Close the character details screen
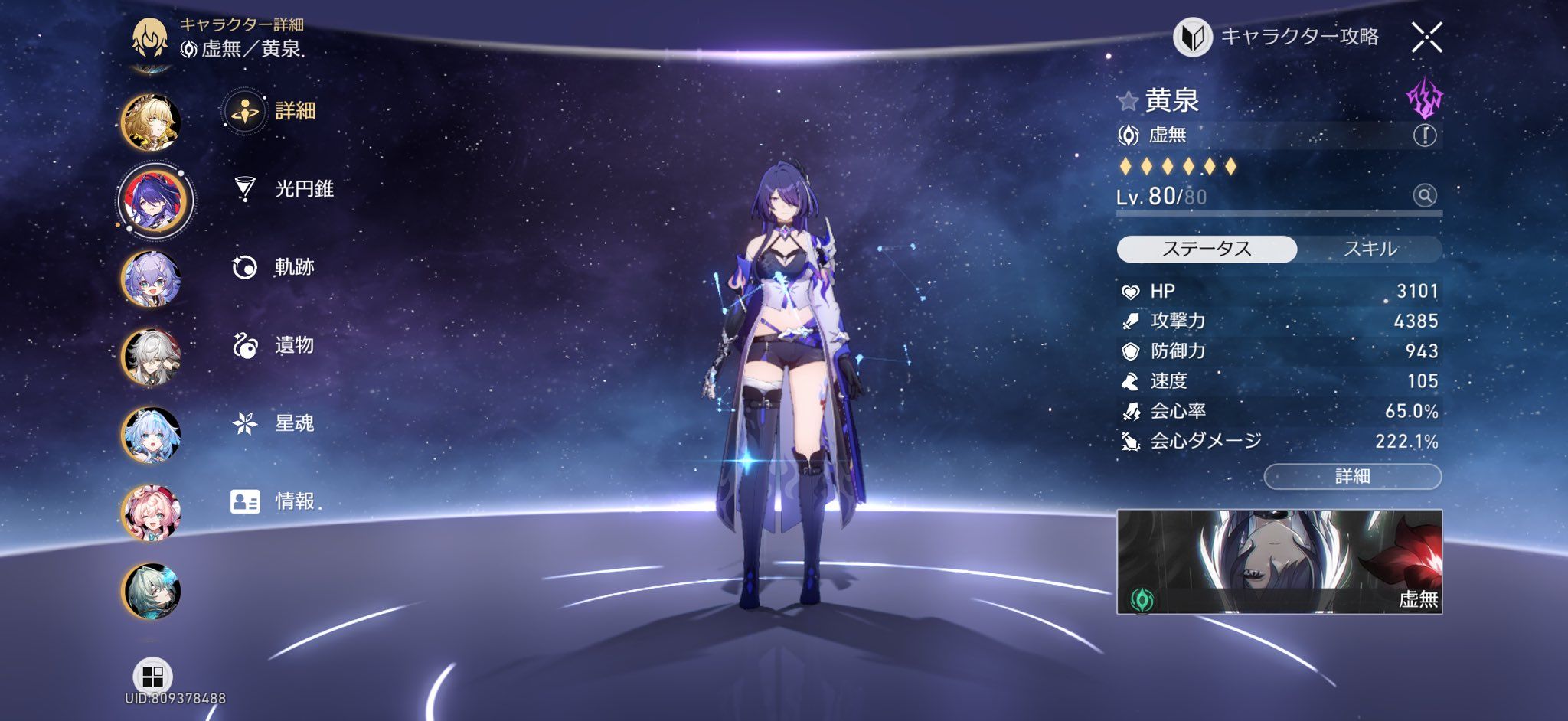This screenshot has height=721, width=1568. [1426, 38]
